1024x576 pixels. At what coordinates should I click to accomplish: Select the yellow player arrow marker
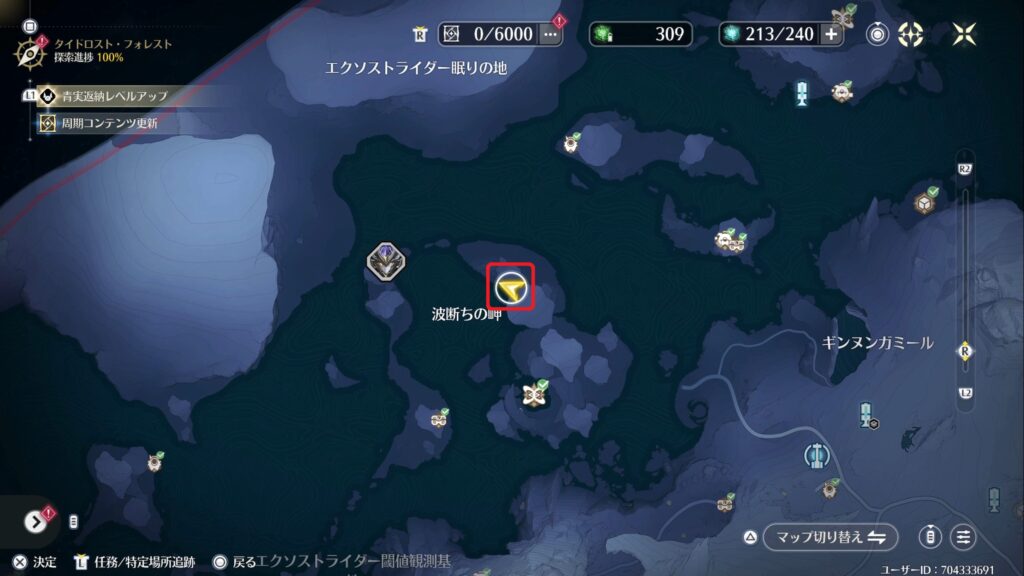510,288
